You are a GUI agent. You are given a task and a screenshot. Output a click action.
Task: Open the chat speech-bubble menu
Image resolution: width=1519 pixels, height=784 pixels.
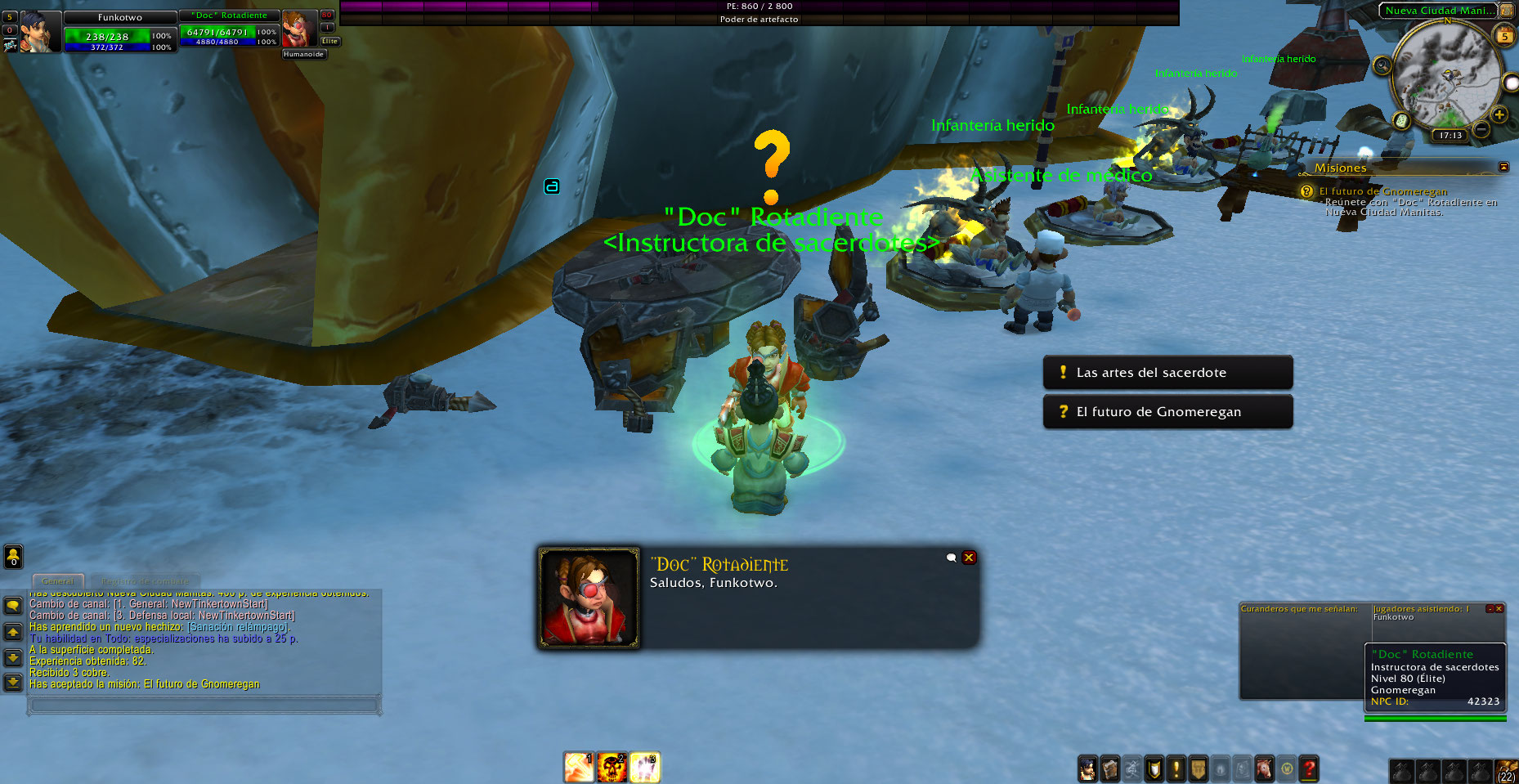click(x=13, y=605)
